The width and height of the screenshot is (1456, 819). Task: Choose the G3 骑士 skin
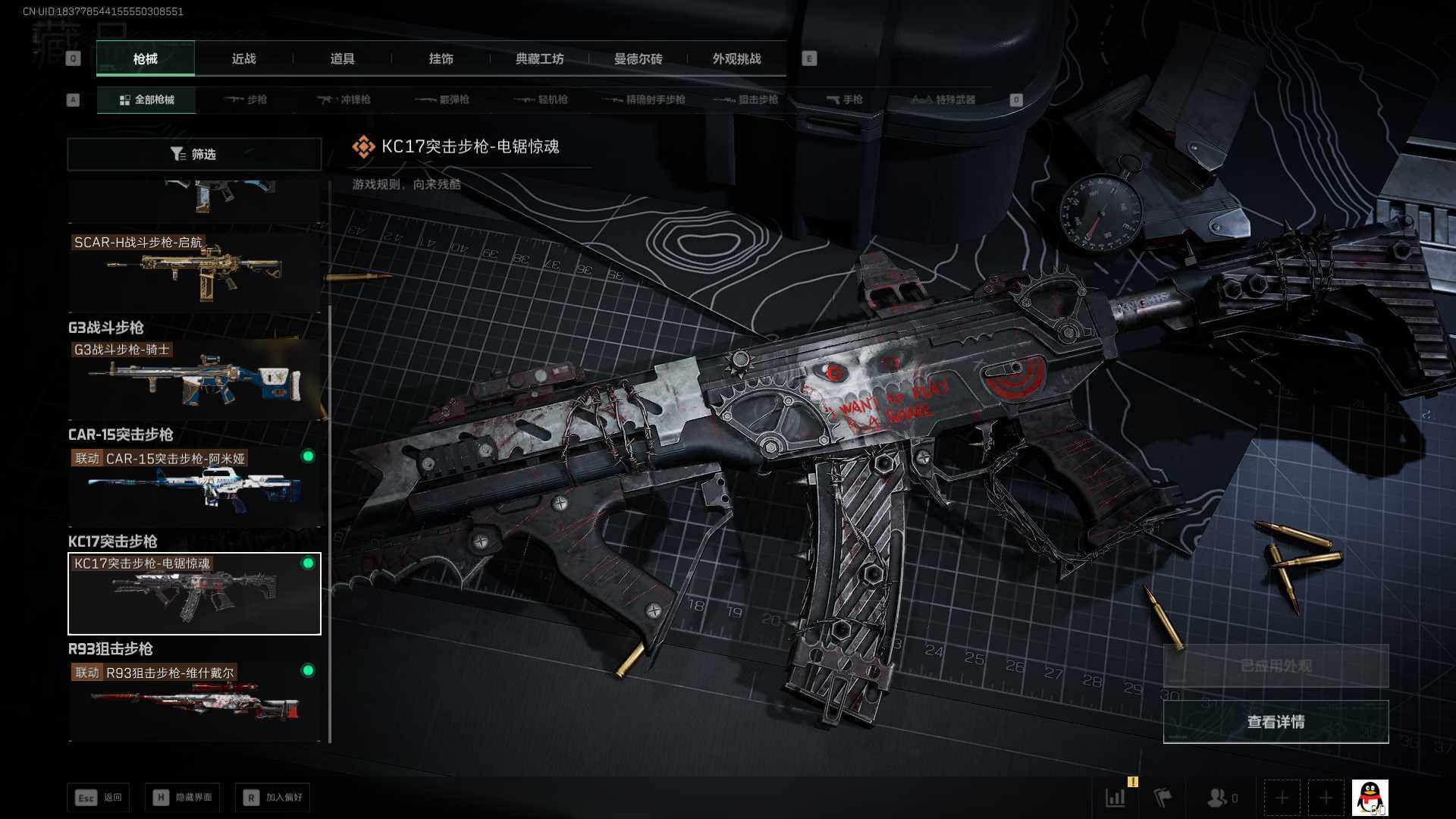point(194,378)
